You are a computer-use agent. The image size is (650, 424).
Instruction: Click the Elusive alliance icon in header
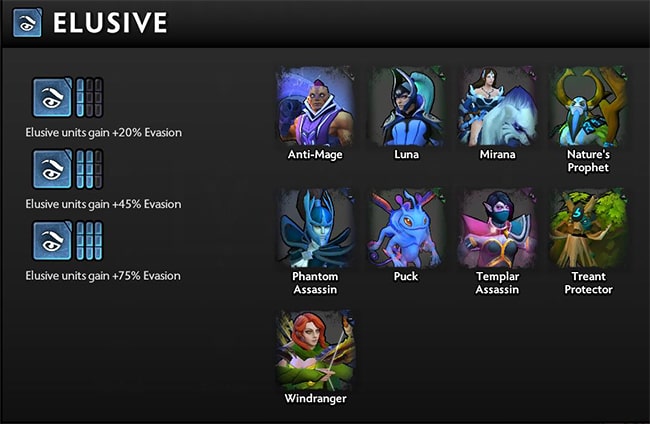(27, 24)
